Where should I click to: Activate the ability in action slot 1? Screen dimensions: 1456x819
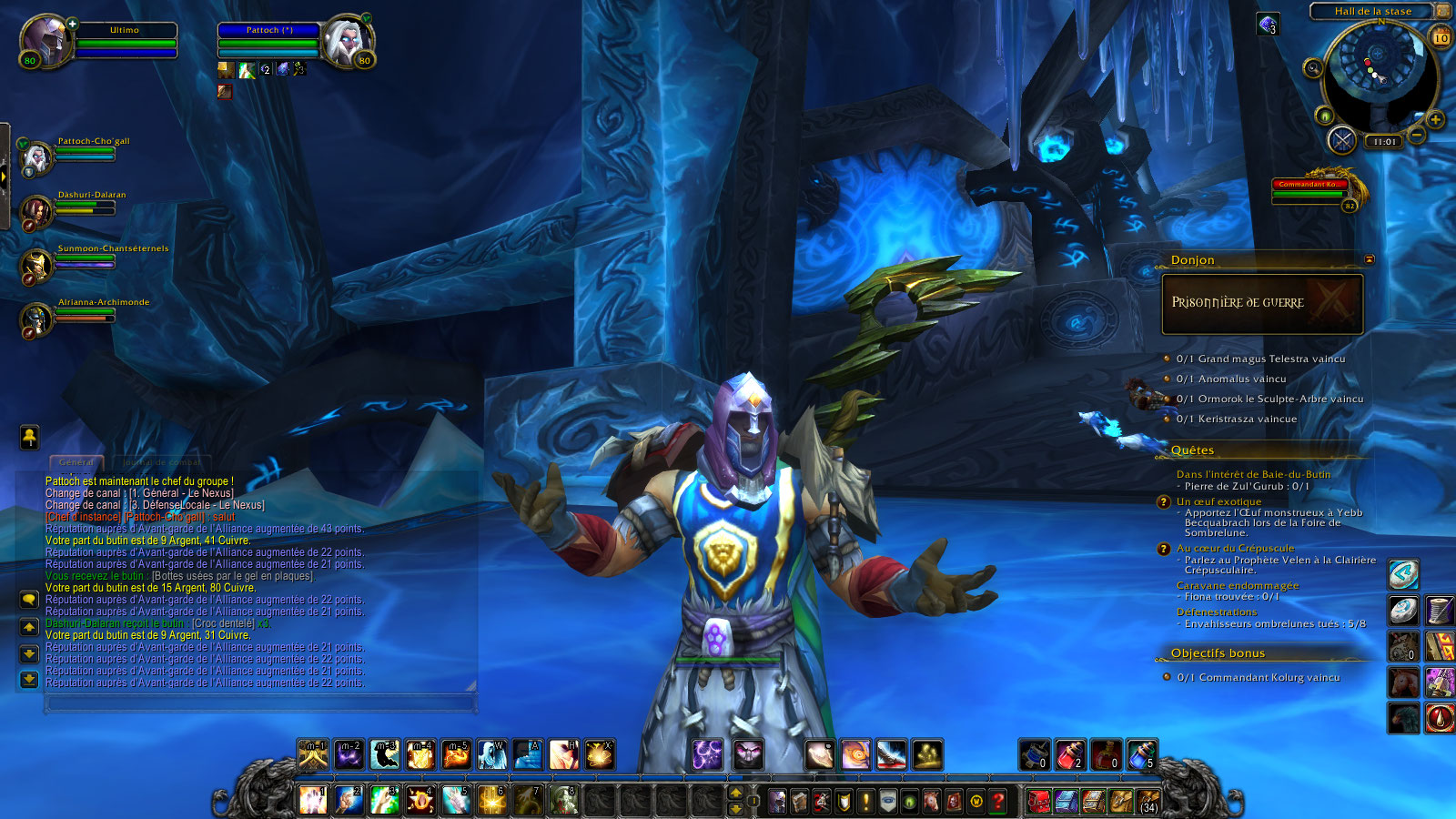312,801
